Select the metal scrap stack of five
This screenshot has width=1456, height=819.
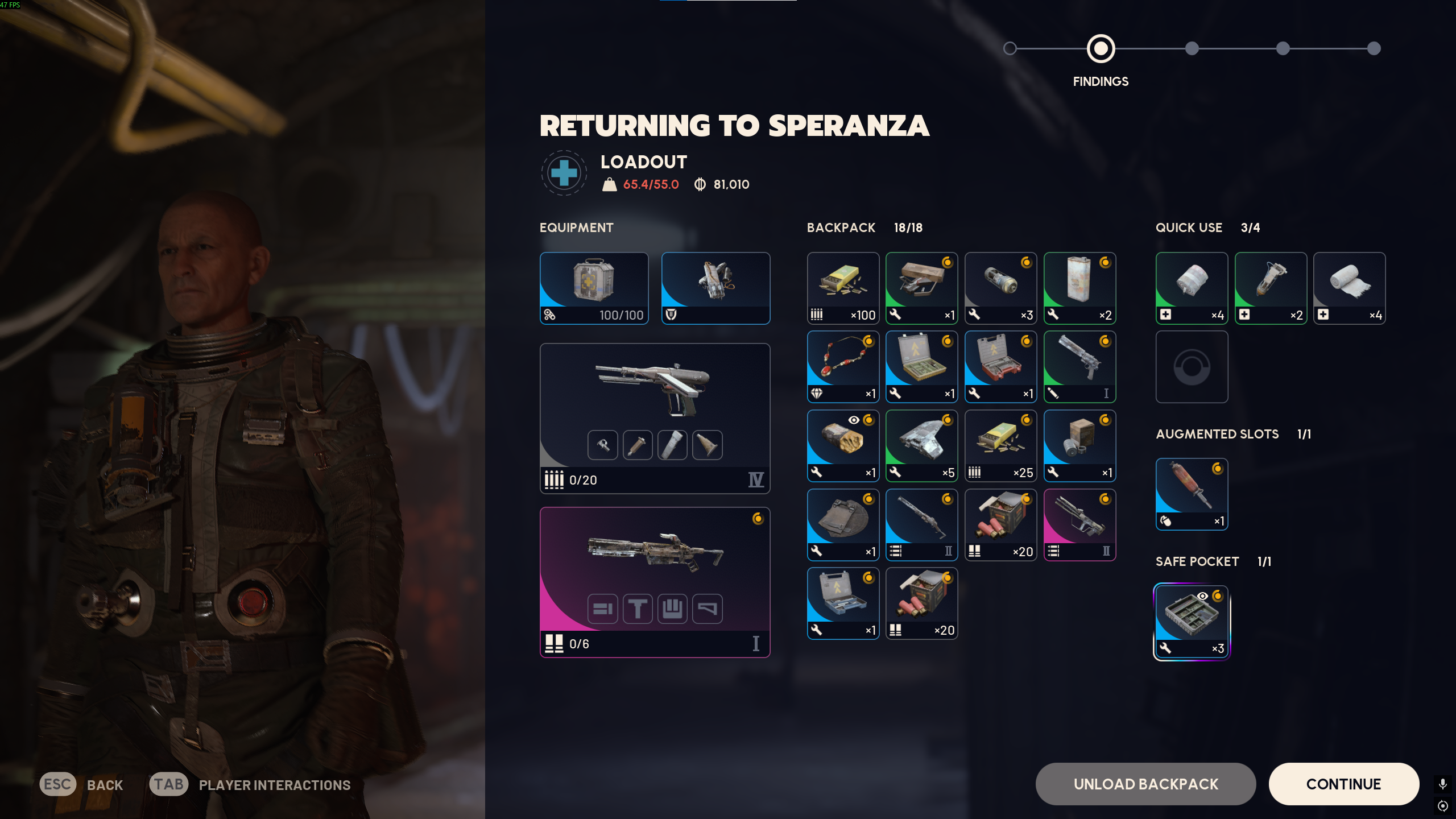tap(921, 446)
